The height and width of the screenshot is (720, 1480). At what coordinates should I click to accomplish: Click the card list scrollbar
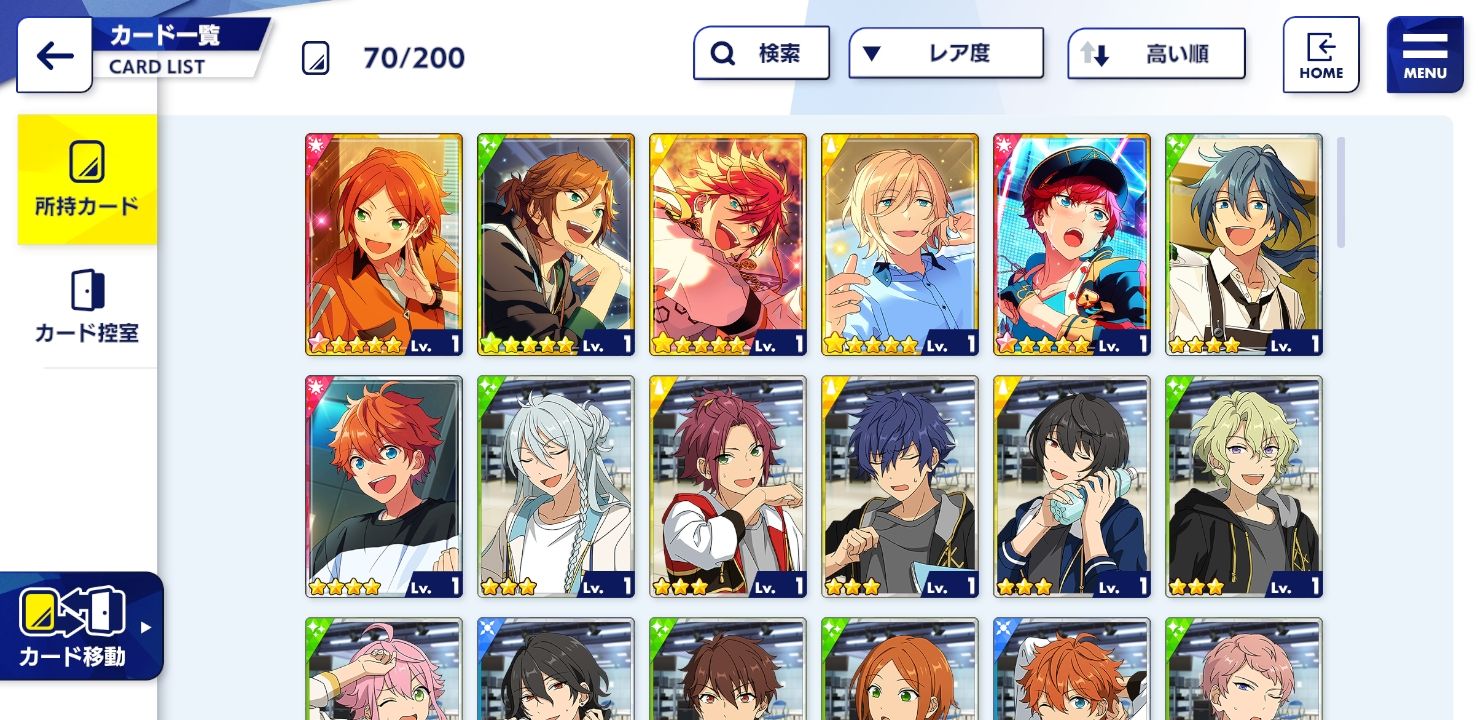[x=1341, y=192]
